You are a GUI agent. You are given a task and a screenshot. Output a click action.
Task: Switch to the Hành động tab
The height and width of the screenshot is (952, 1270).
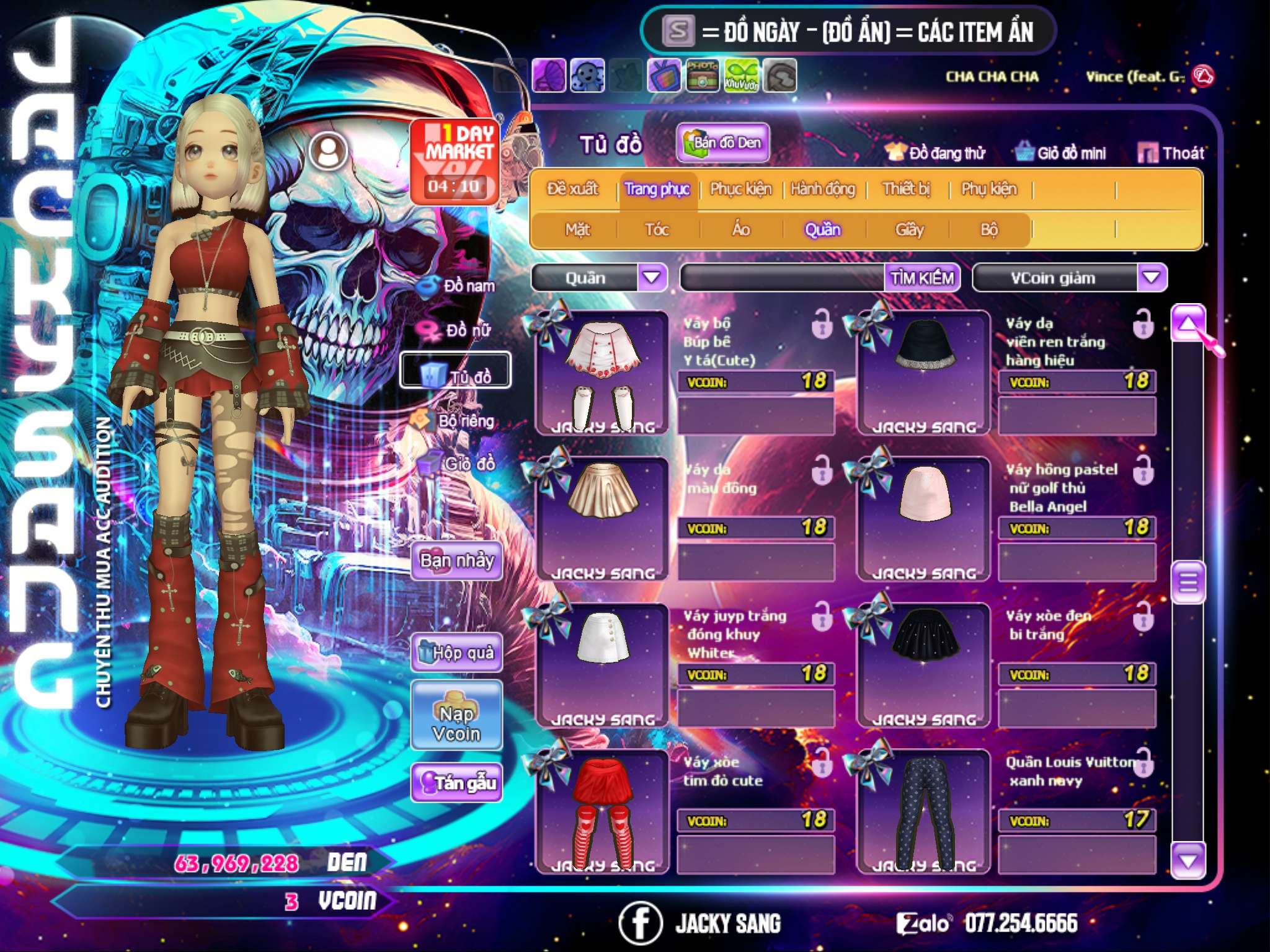(x=822, y=189)
